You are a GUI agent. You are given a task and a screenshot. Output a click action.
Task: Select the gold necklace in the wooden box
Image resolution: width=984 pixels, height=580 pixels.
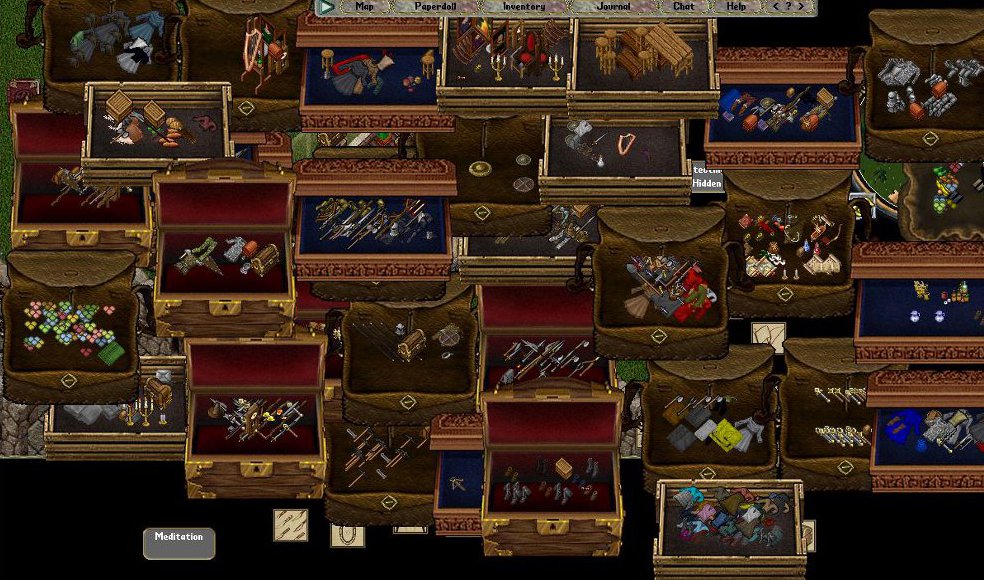pyautogui.click(x=626, y=143)
